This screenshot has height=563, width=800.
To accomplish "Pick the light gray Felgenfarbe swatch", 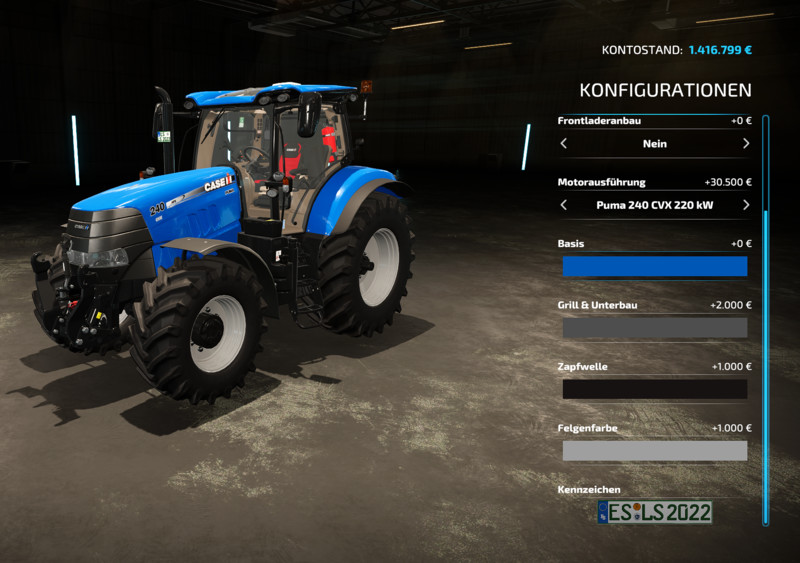I will pyautogui.click(x=654, y=451).
